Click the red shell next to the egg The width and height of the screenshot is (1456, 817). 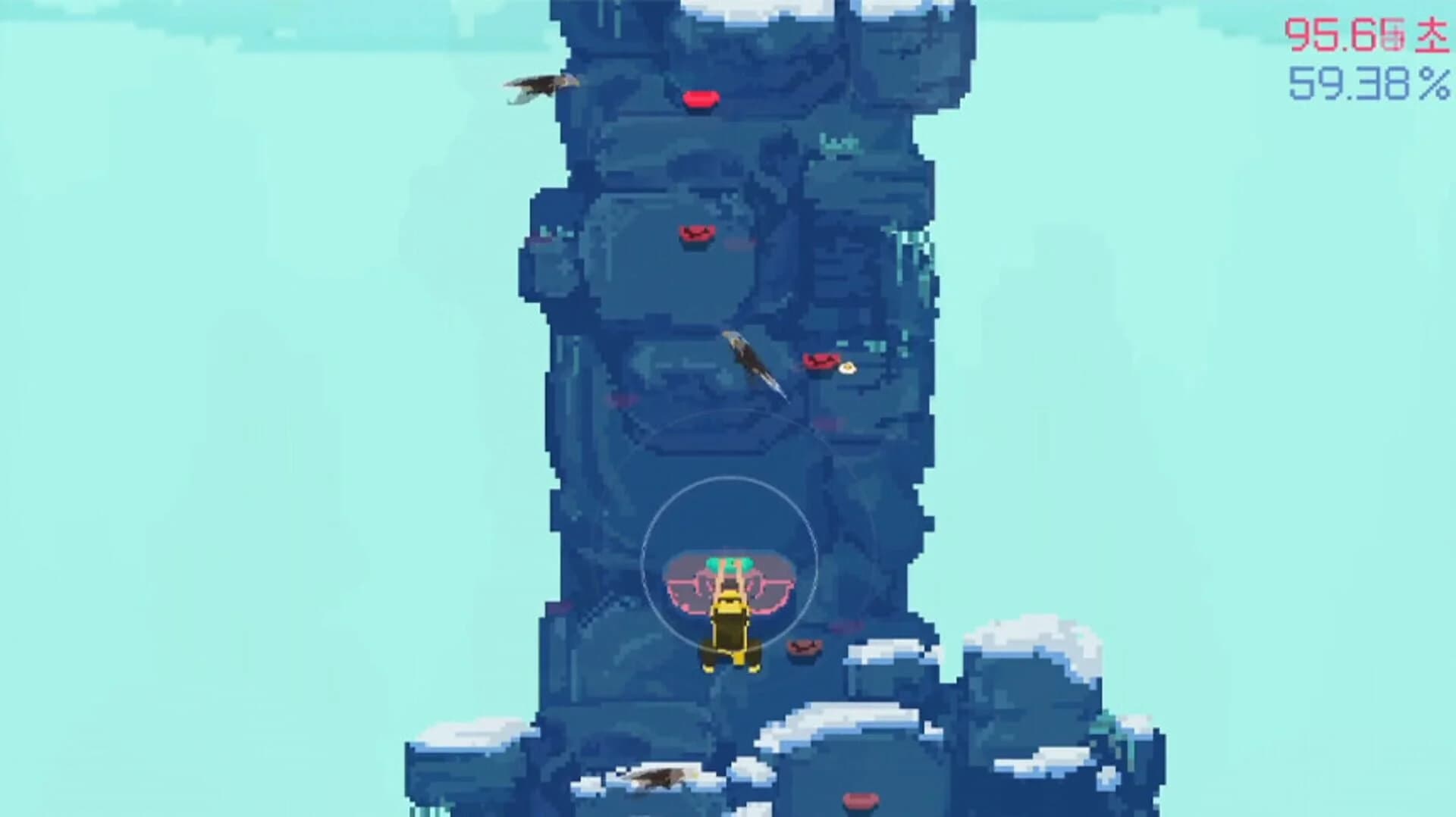pyautogui.click(x=821, y=362)
